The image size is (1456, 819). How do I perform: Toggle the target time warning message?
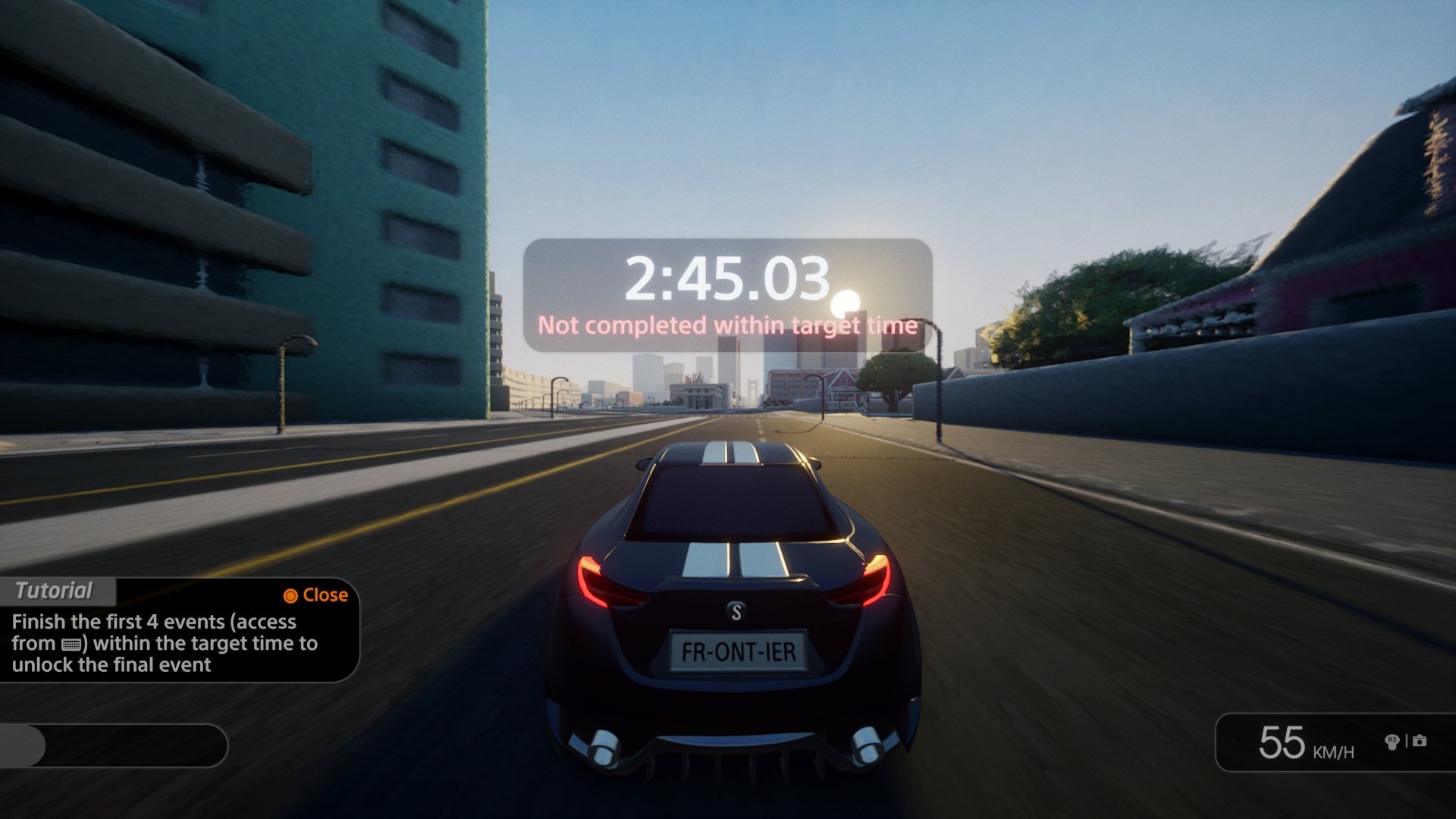coord(726,328)
